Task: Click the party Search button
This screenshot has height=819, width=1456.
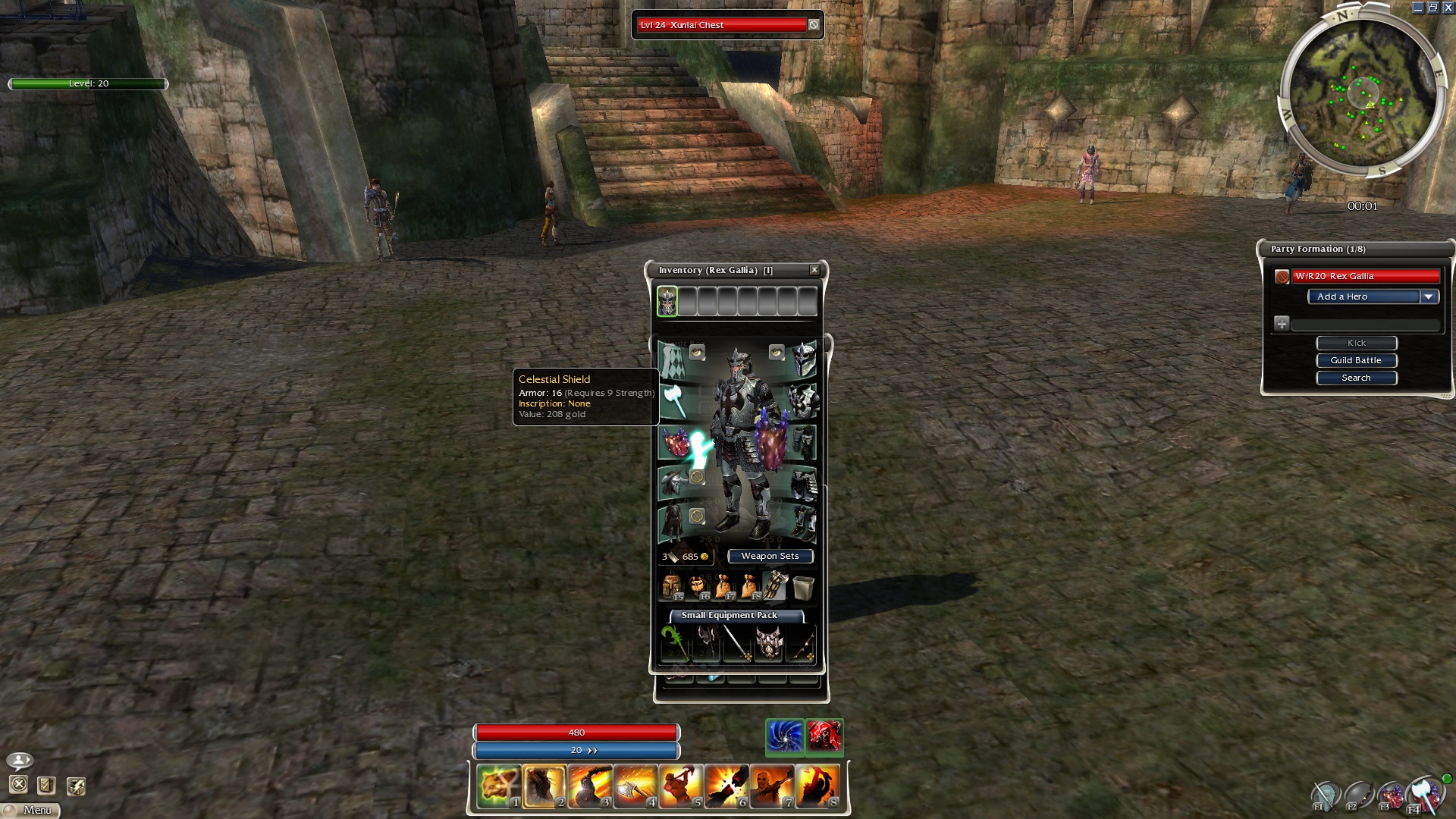Action: 1356,378
